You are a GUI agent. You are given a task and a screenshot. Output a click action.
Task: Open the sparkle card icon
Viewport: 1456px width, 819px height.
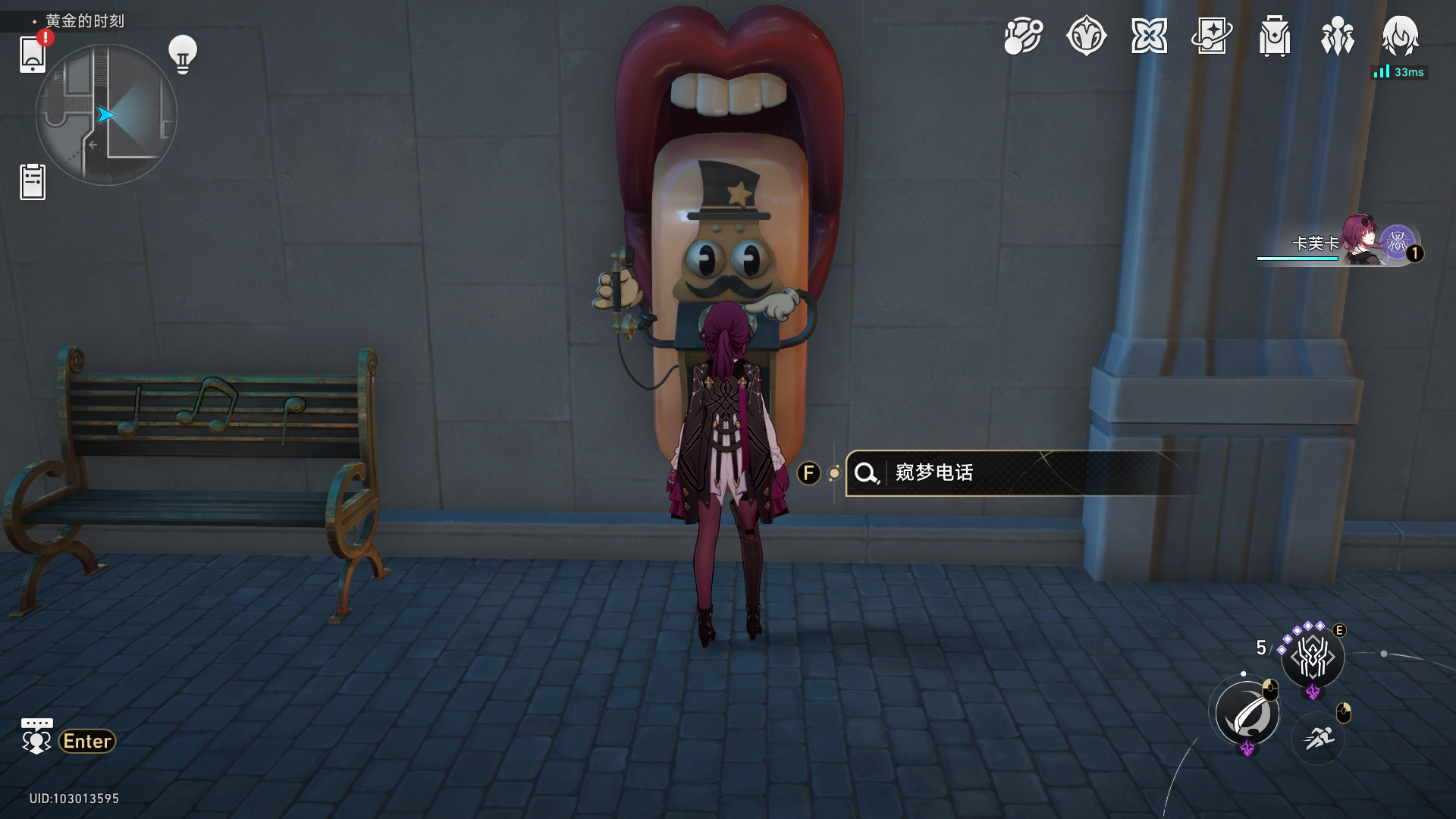point(1212,36)
